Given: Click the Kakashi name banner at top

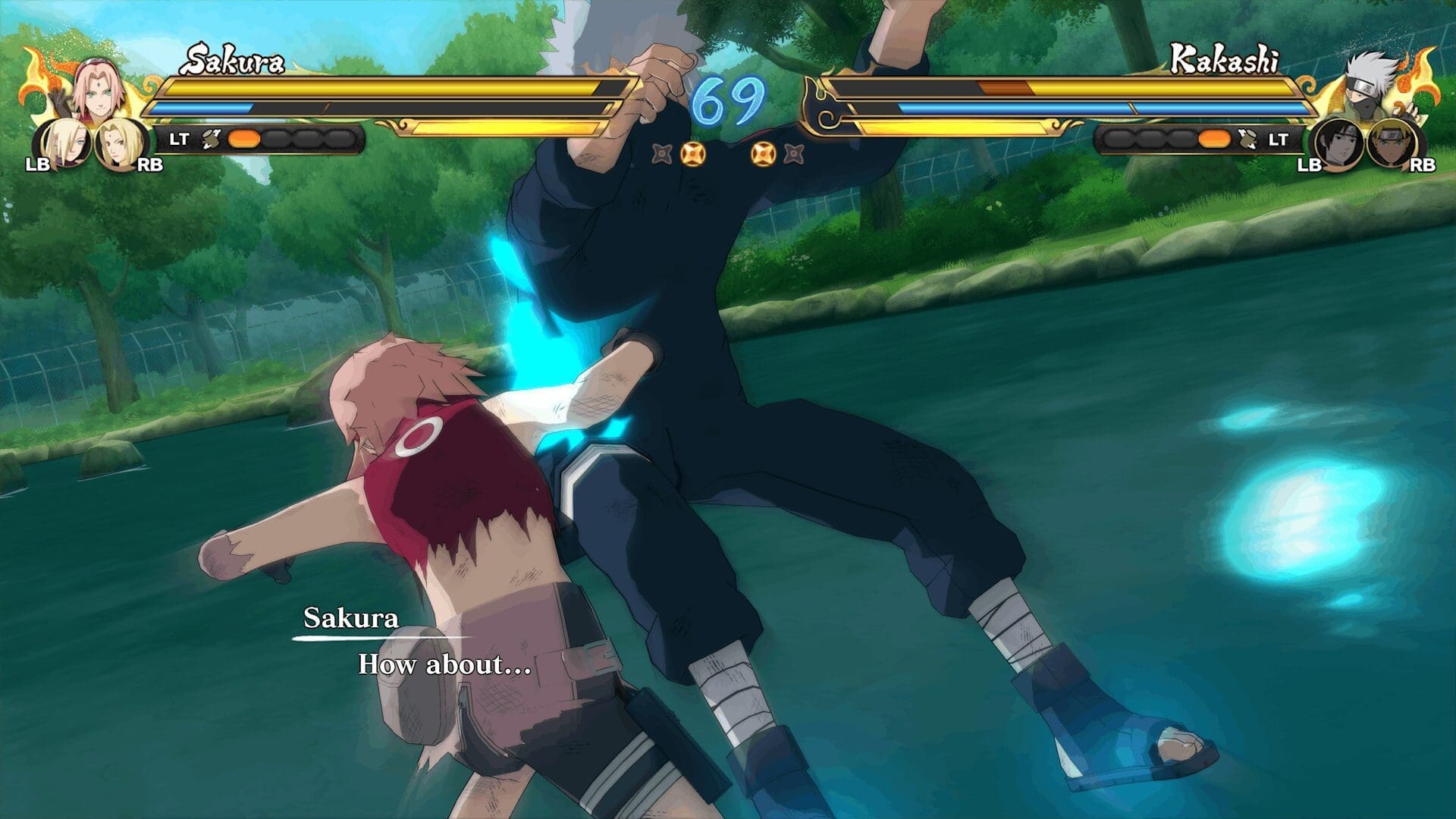Looking at the screenshot, I should tap(1225, 57).
